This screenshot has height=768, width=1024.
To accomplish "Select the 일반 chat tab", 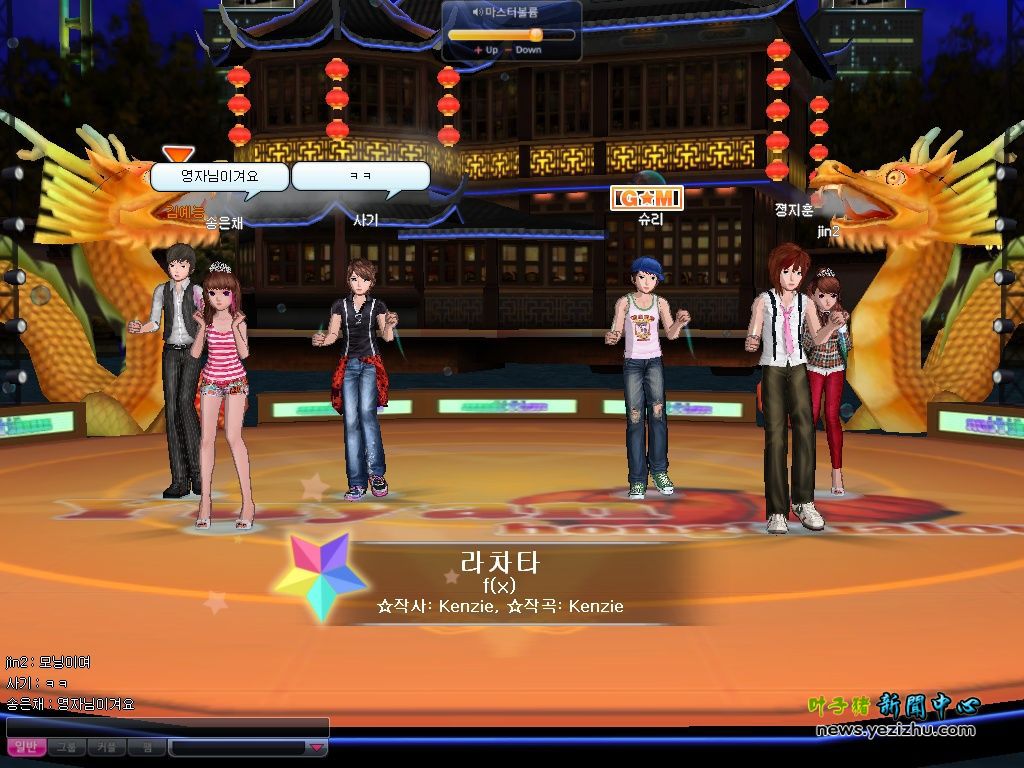I will (26, 747).
